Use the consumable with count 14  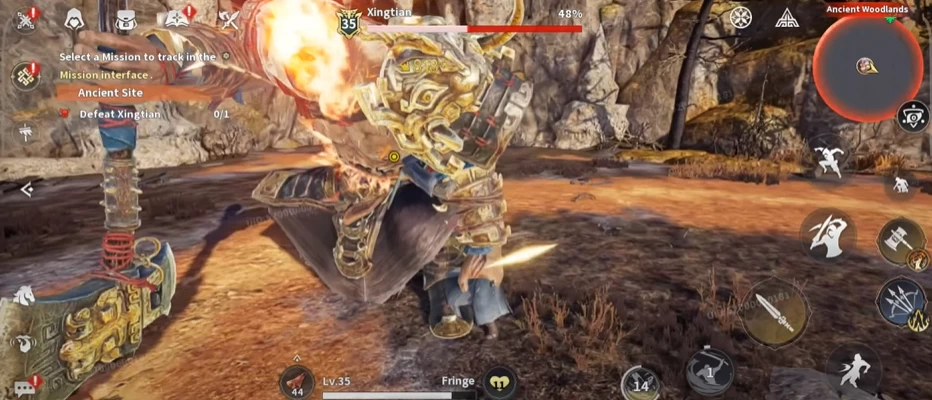(x=640, y=382)
